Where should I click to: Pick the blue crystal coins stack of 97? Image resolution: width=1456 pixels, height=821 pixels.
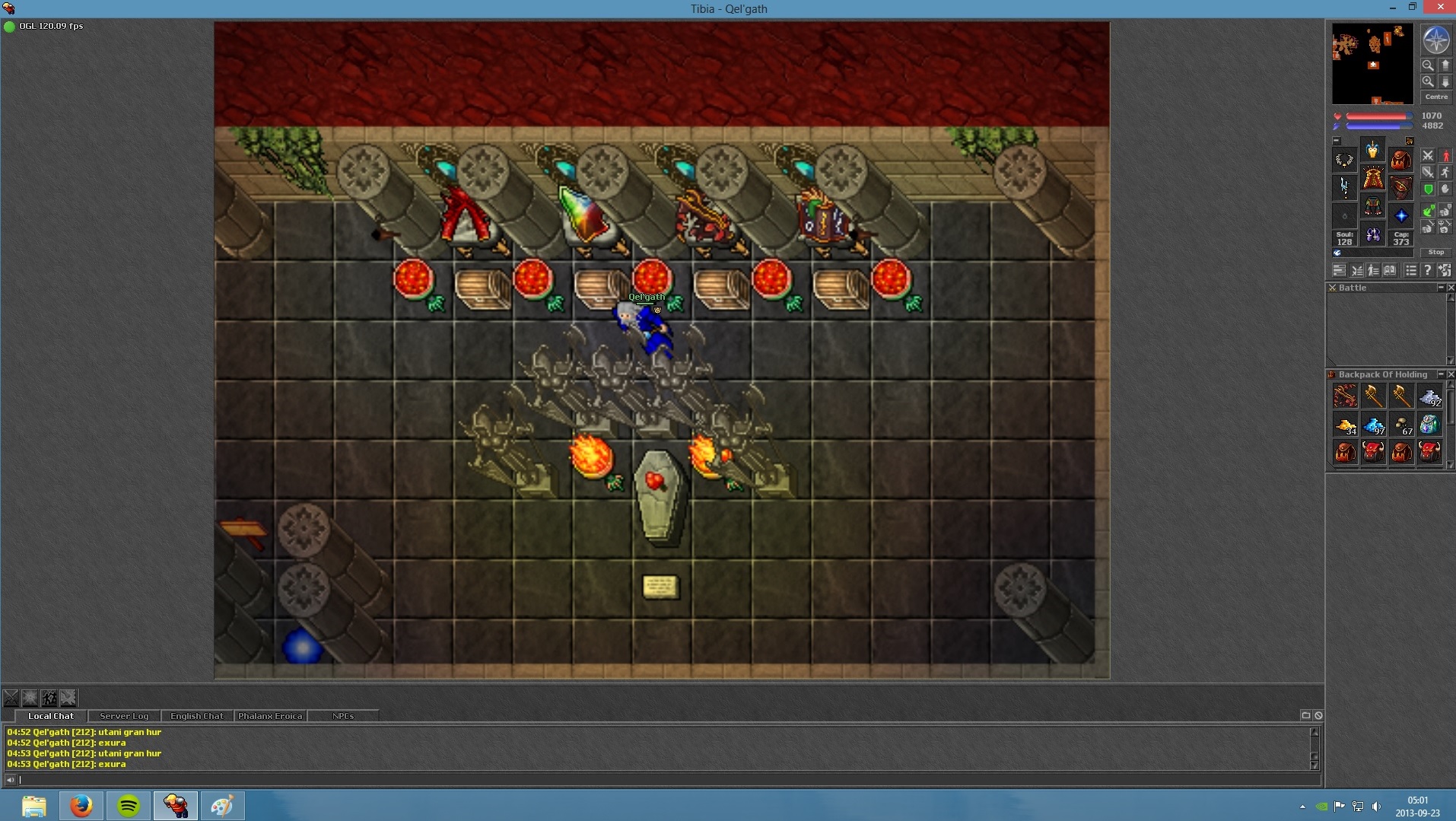pyautogui.click(x=1373, y=425)
